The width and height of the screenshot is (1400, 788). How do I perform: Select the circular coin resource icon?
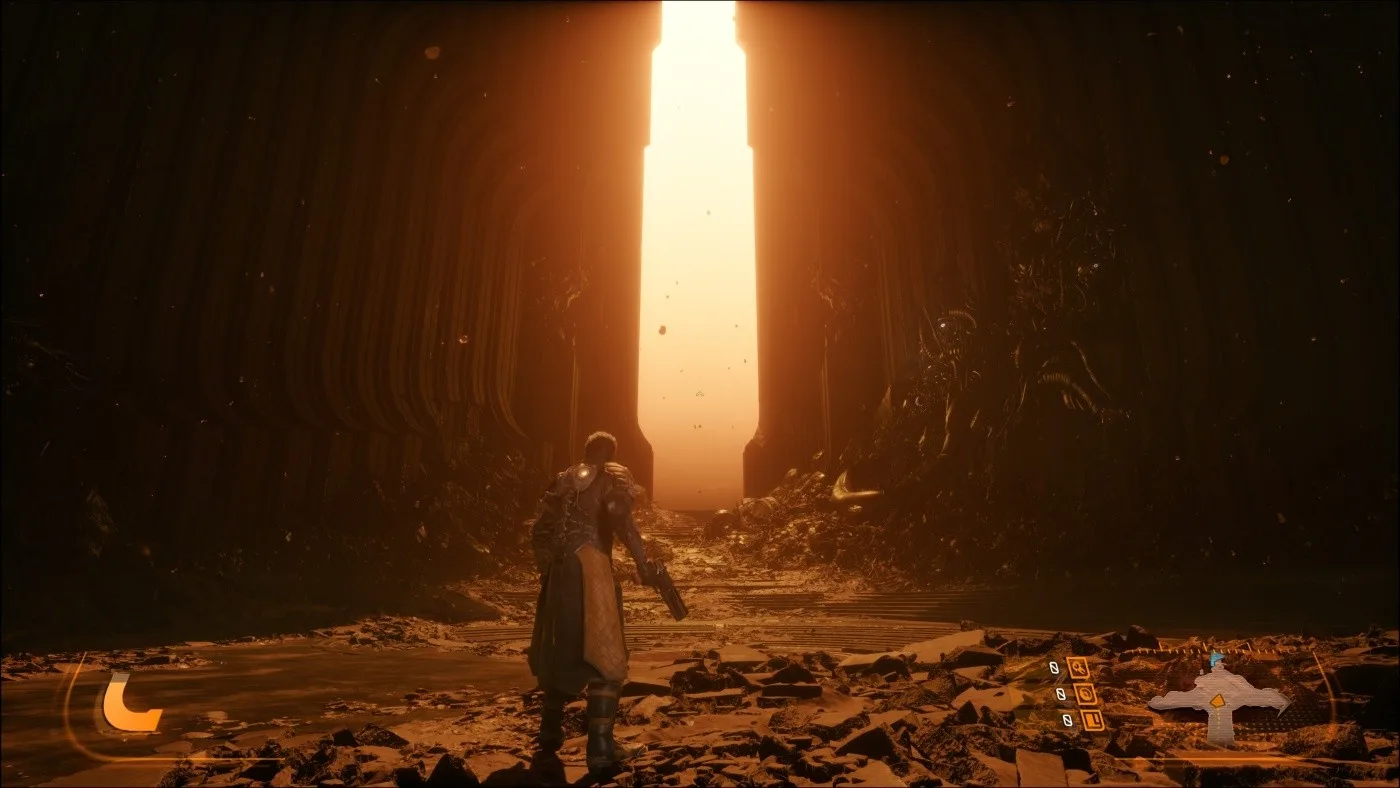point(1085,693)
